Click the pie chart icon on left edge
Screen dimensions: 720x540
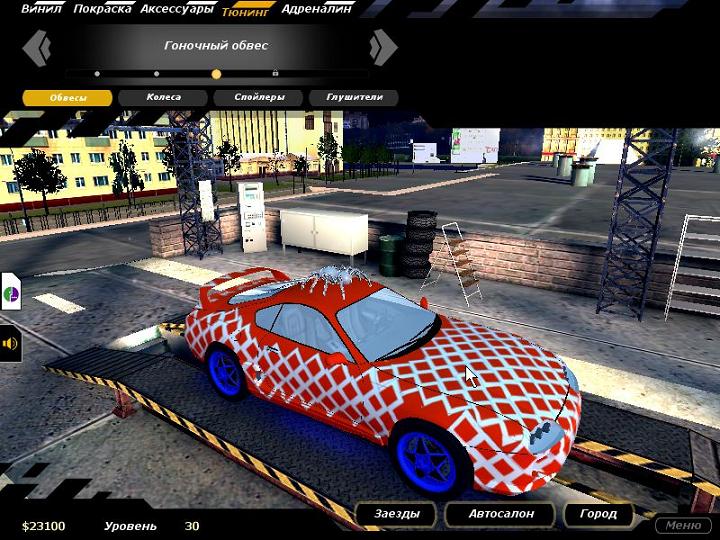(x=10, y=294)
